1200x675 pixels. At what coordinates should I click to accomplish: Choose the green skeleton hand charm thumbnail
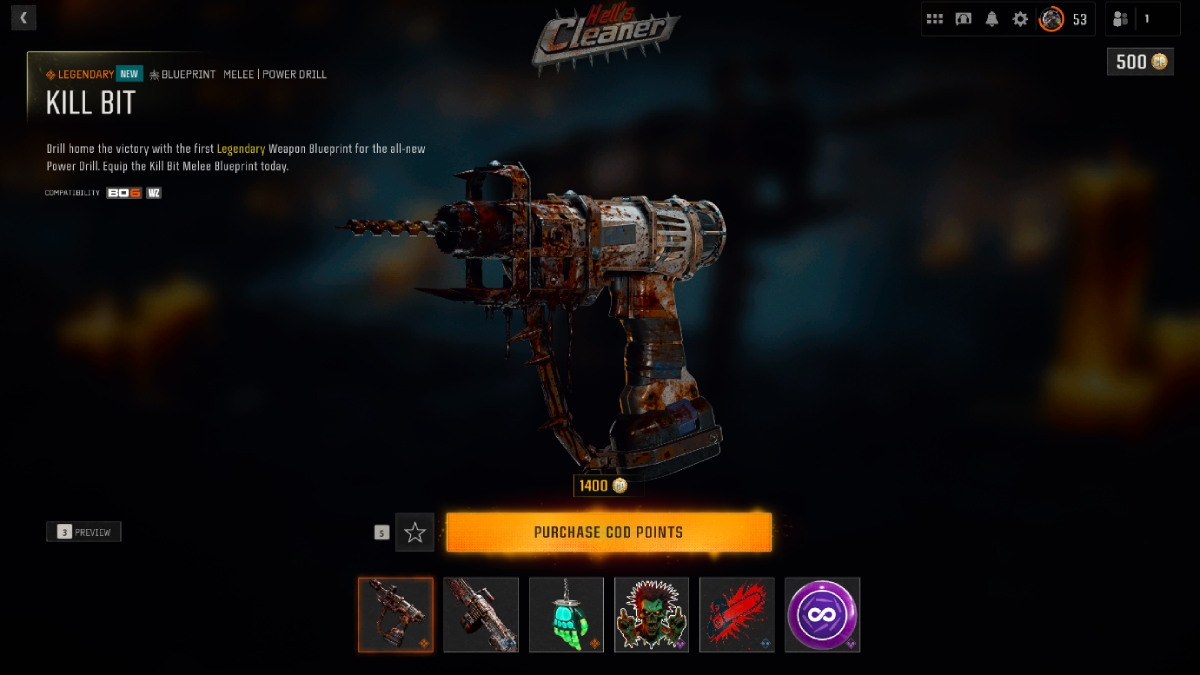coord(566,614)
